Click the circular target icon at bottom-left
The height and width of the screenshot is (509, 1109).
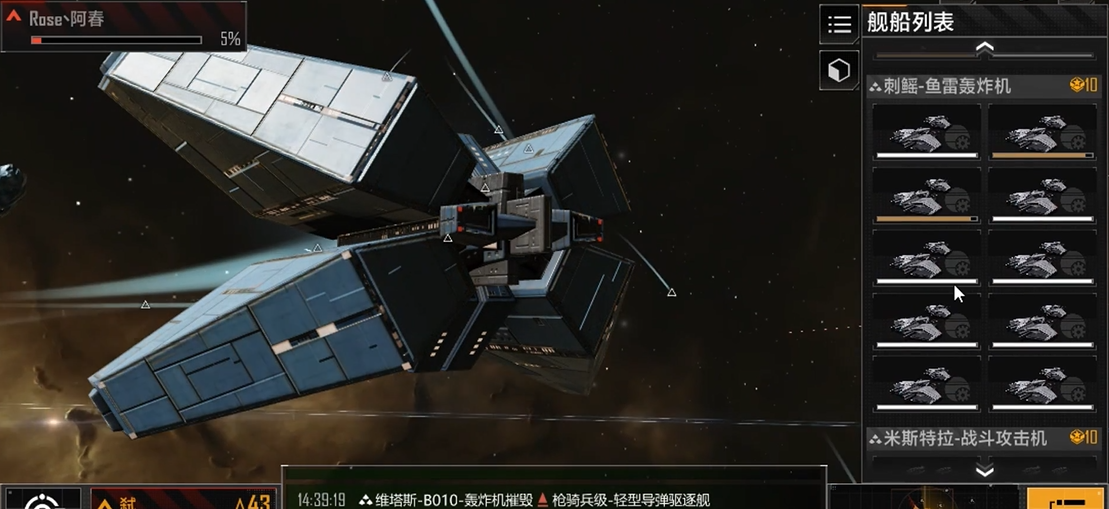click(x=43, y=499)
